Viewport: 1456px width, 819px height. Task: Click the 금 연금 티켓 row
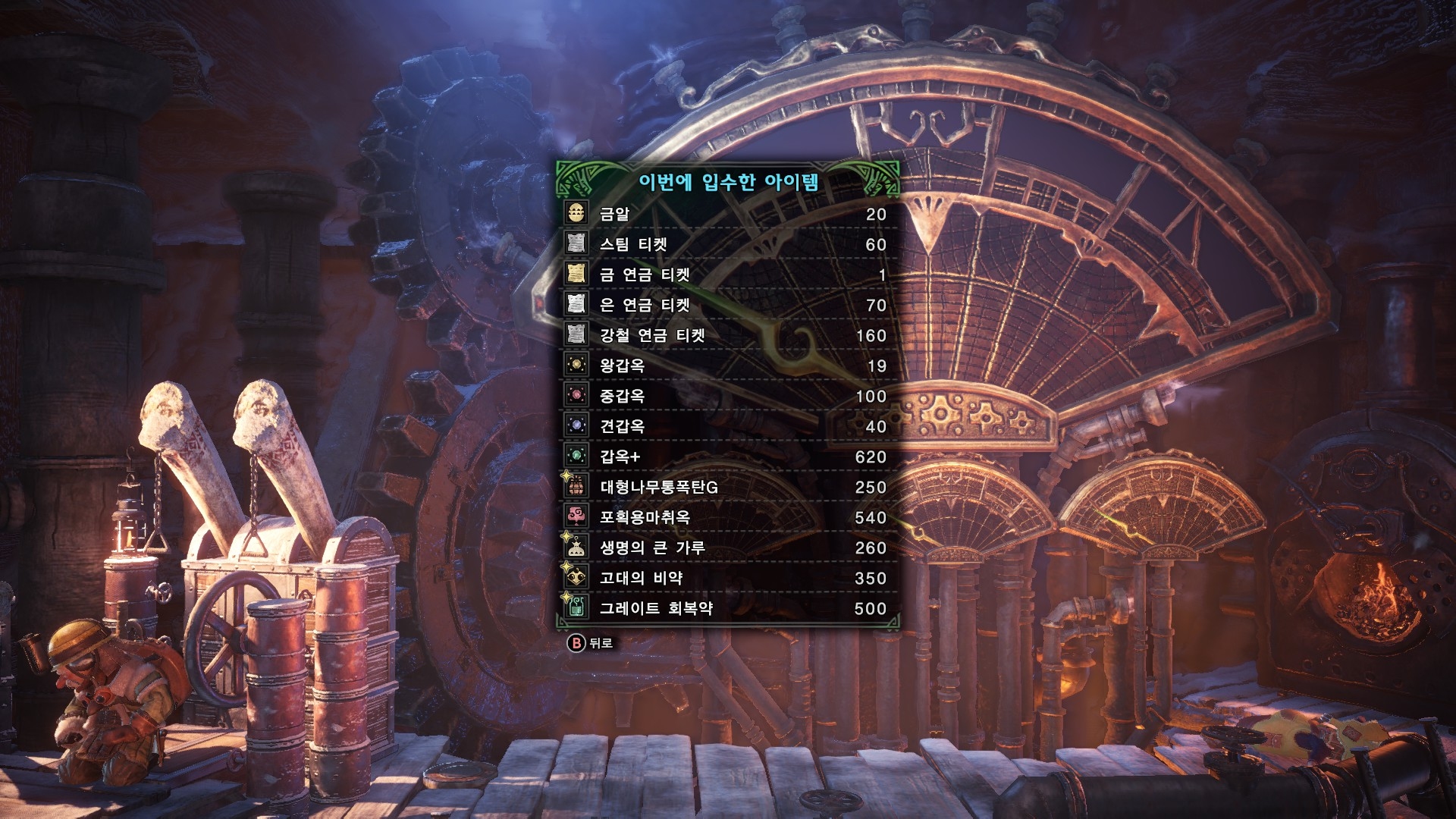pyautogui.click(x=726, y=275)
